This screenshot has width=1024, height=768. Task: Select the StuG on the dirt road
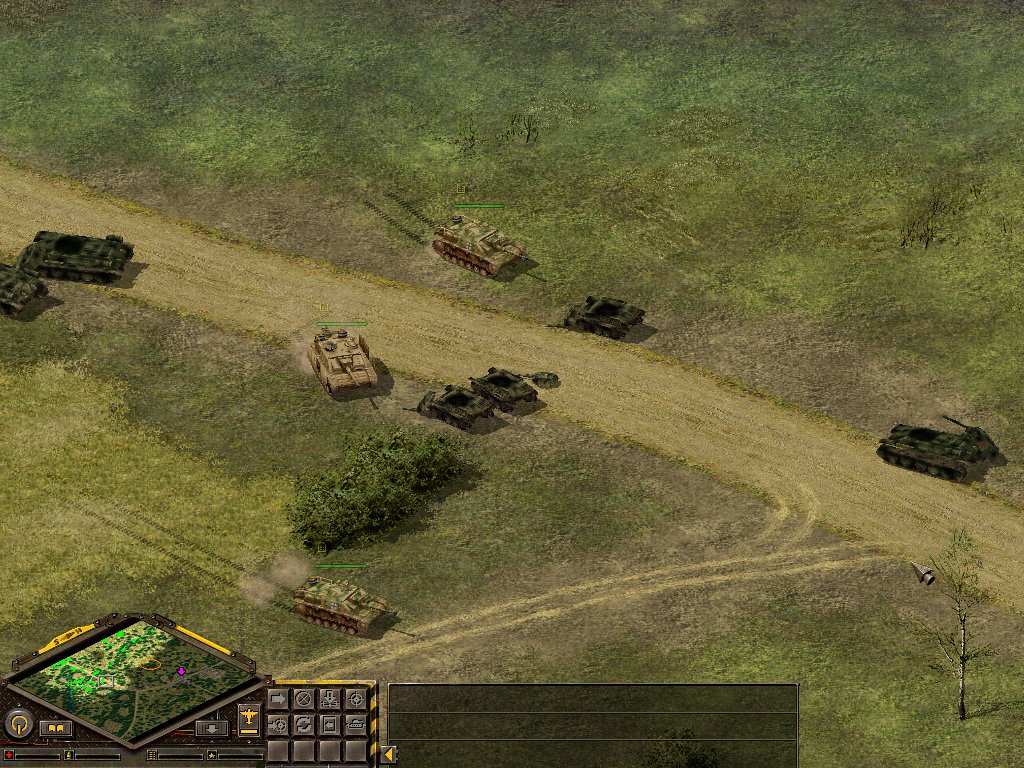click(x=342, y=361)
